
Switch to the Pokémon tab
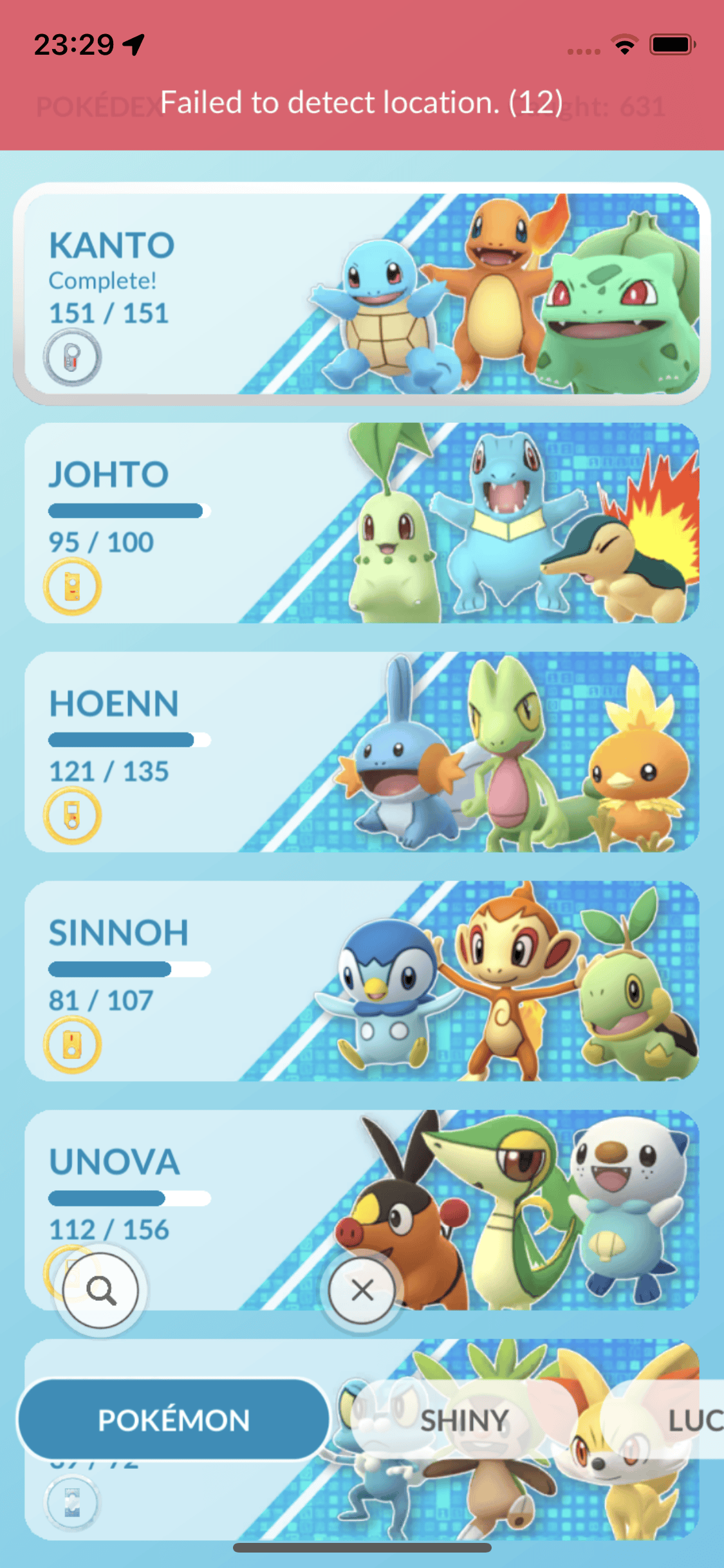coord(174,1420)
